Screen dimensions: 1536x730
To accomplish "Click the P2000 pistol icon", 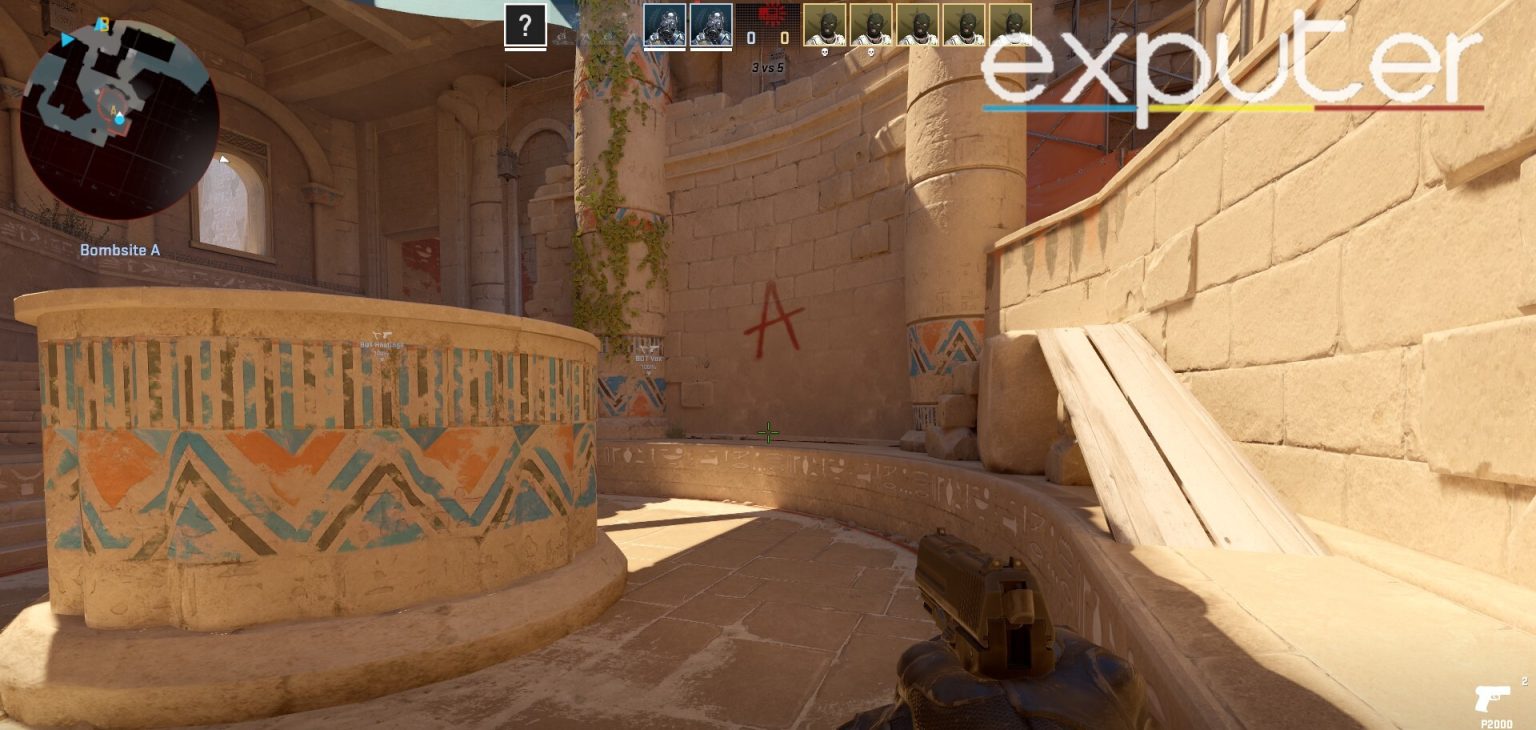I will (x=1493, y=698).
